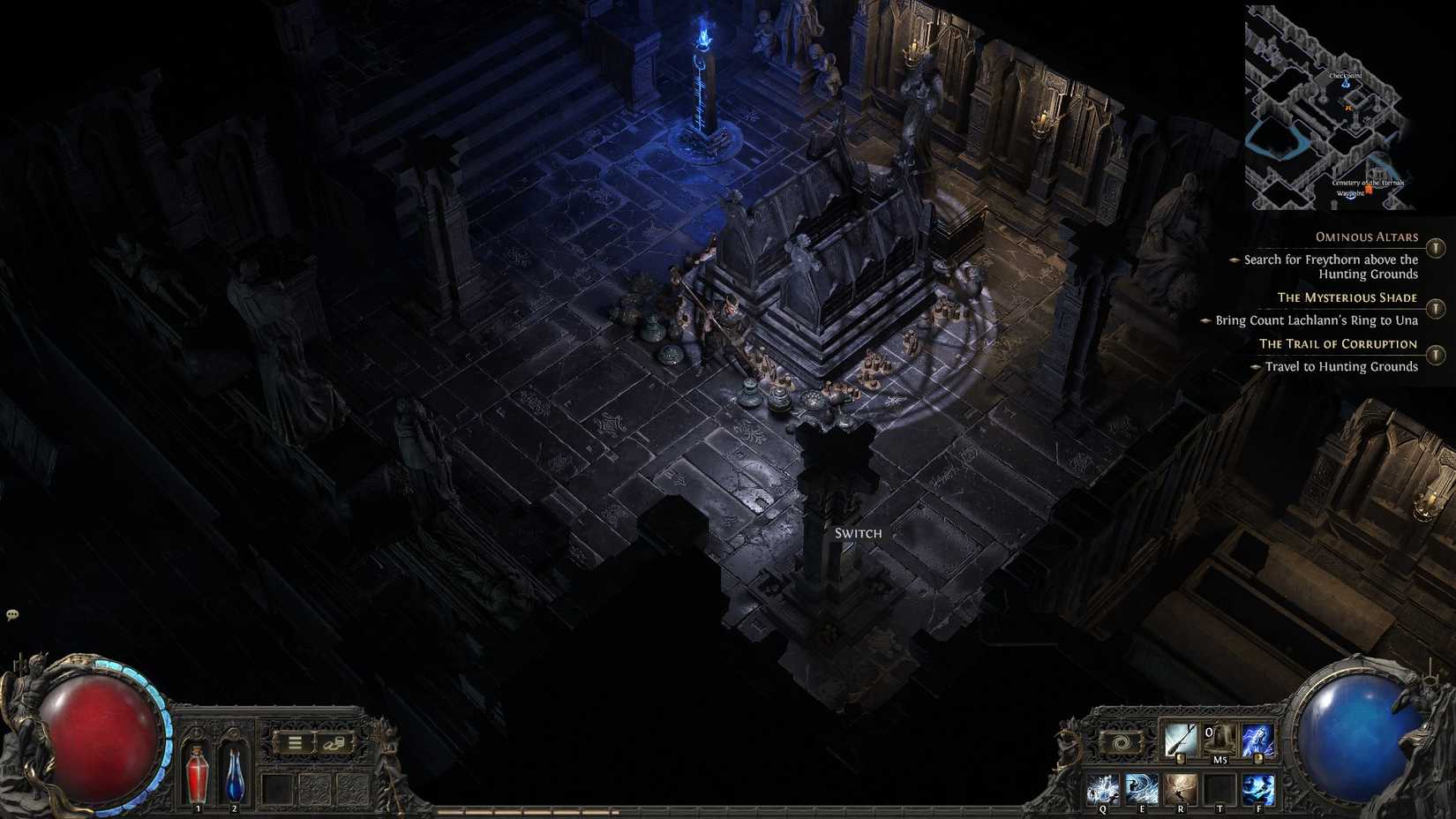
Task: Open the currency and items panel icon
Action: (x=334, y=742)
